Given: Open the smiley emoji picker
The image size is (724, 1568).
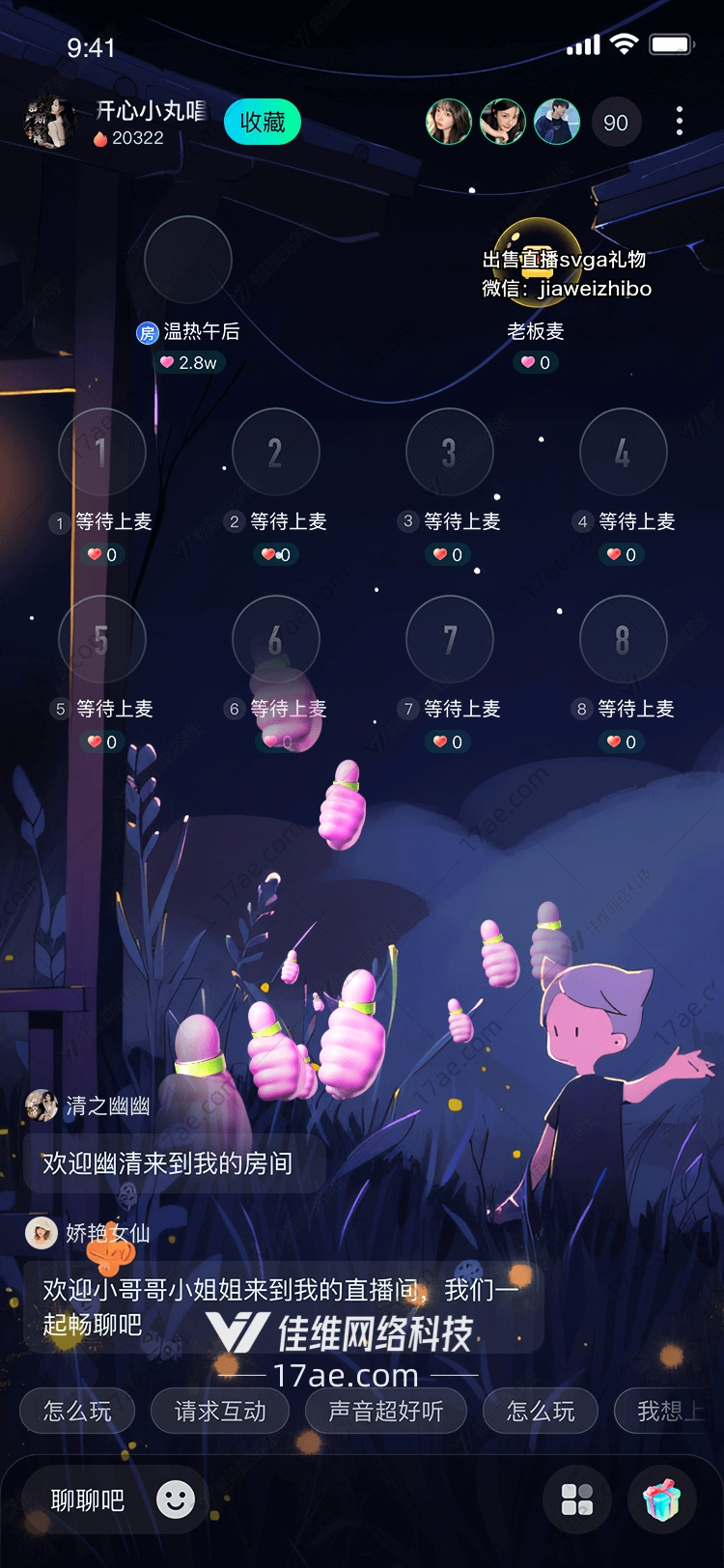Looking at the screenshot, I should [176, 1499].
